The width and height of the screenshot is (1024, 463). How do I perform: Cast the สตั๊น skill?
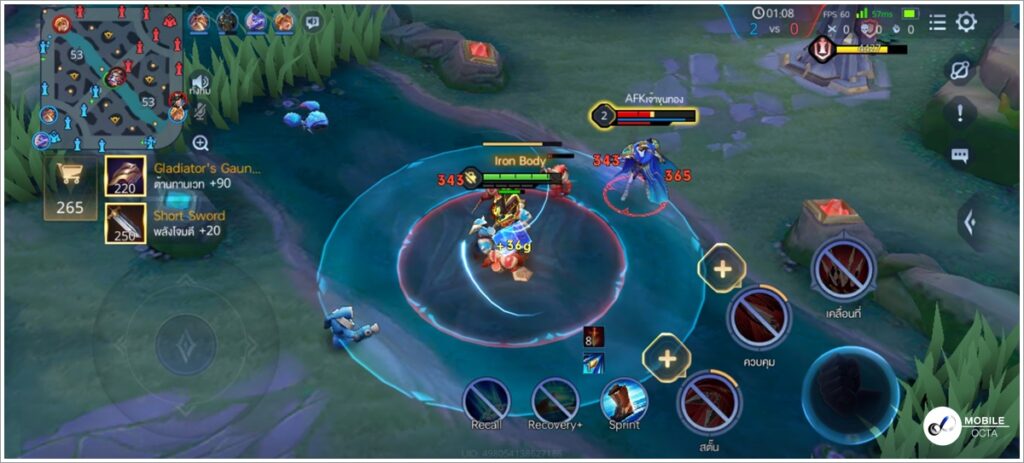[709, 402]
